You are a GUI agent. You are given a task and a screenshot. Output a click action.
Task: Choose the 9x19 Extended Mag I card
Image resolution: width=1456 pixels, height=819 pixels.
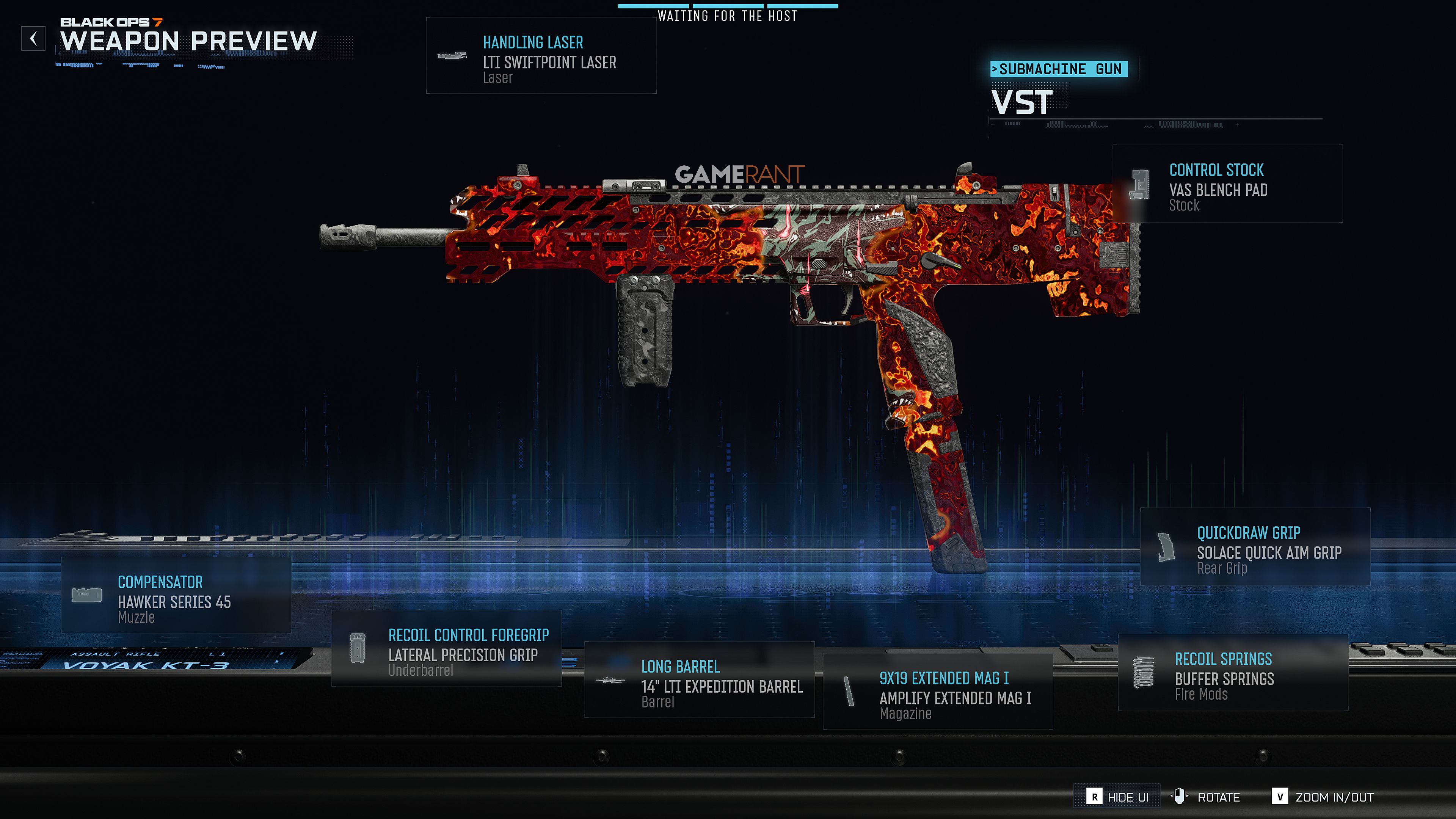(938, 692)
